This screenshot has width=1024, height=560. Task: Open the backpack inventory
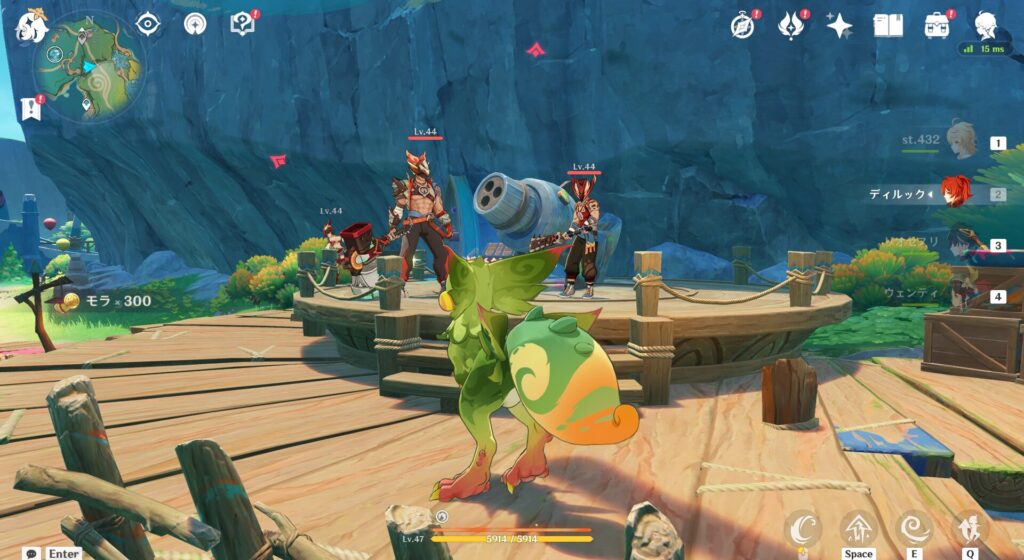pyautogui.click(x=937, y=25)
